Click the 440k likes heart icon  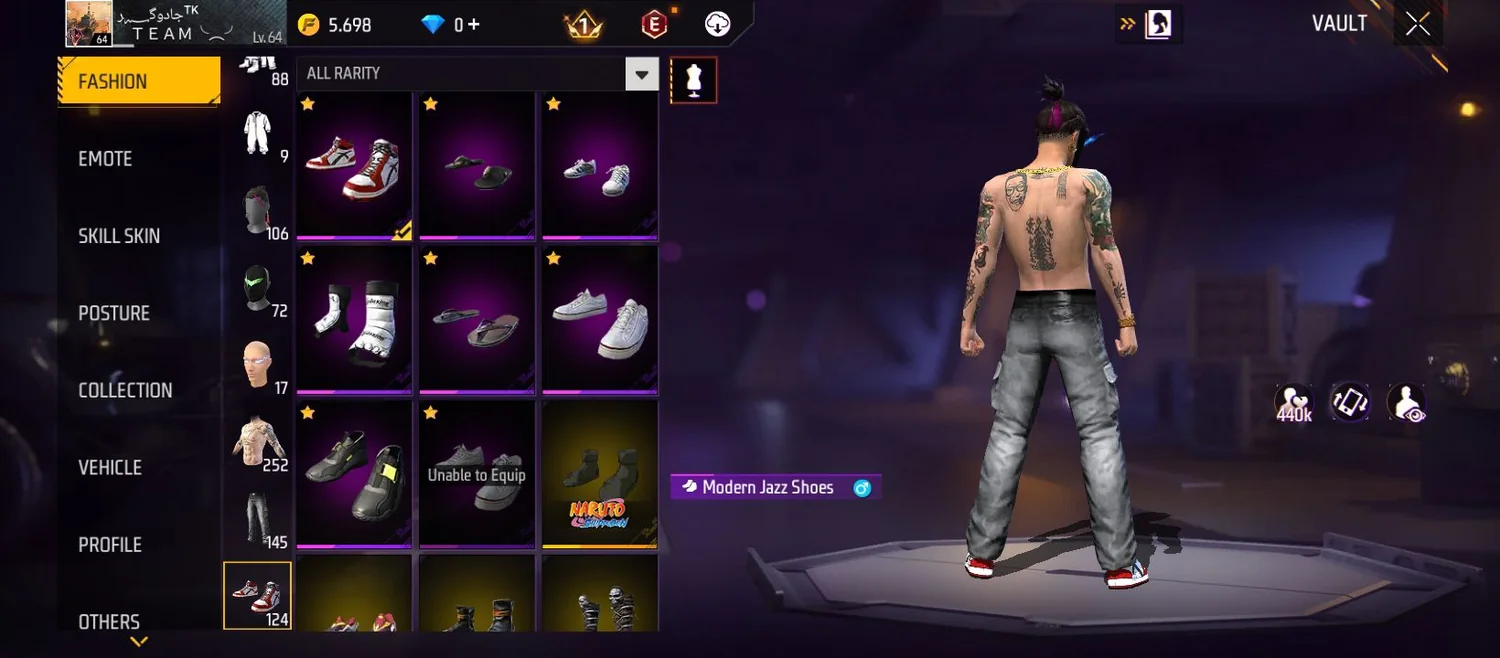coord(1293,403)
